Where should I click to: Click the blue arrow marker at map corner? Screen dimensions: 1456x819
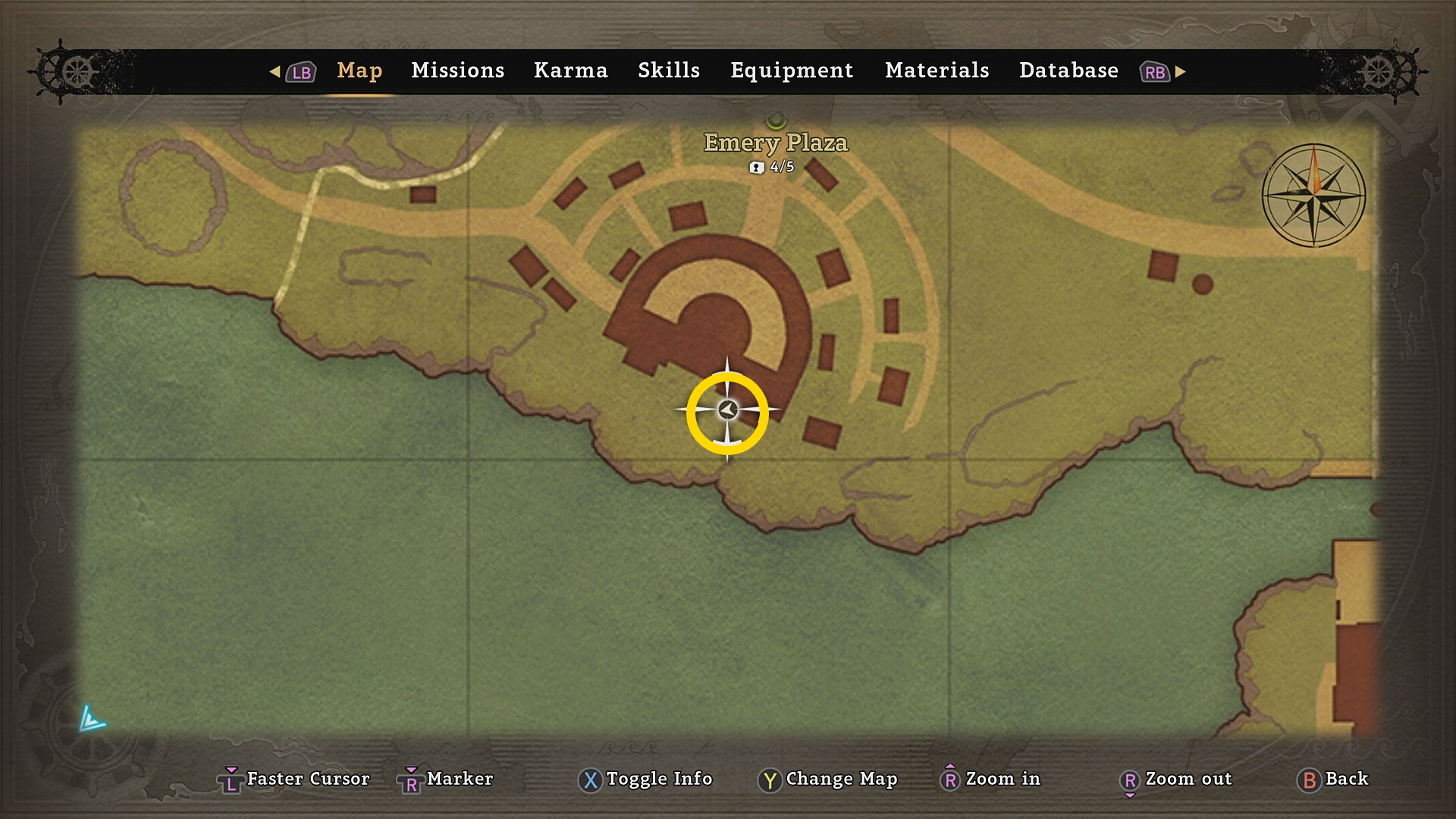tap(92, 718)
